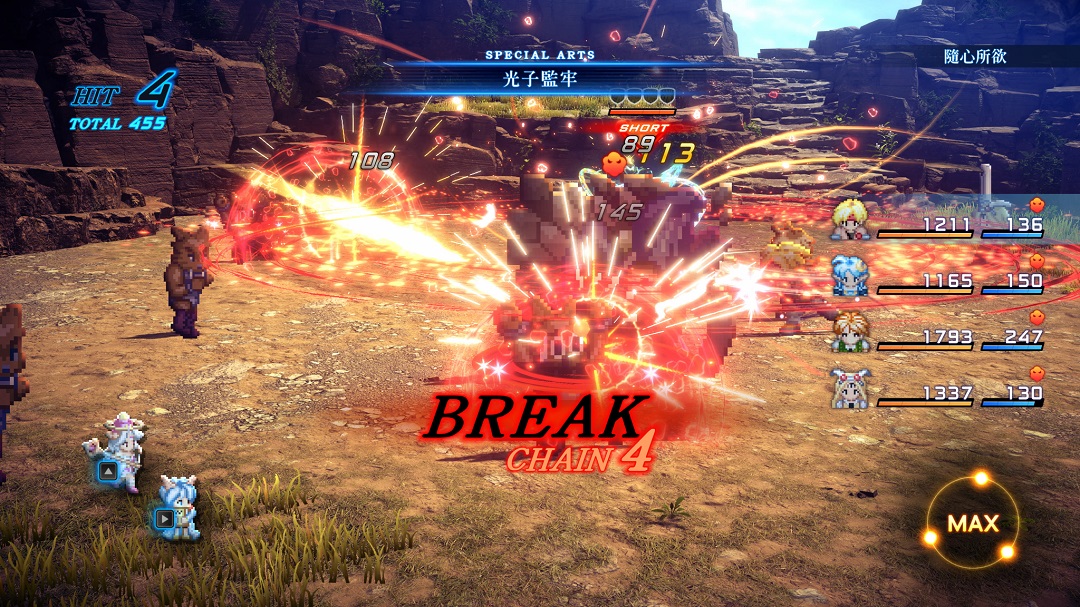Choose the orange-haired party member portrait
The height and width of the screenshot is (607, 1080).
click(848, 332)
